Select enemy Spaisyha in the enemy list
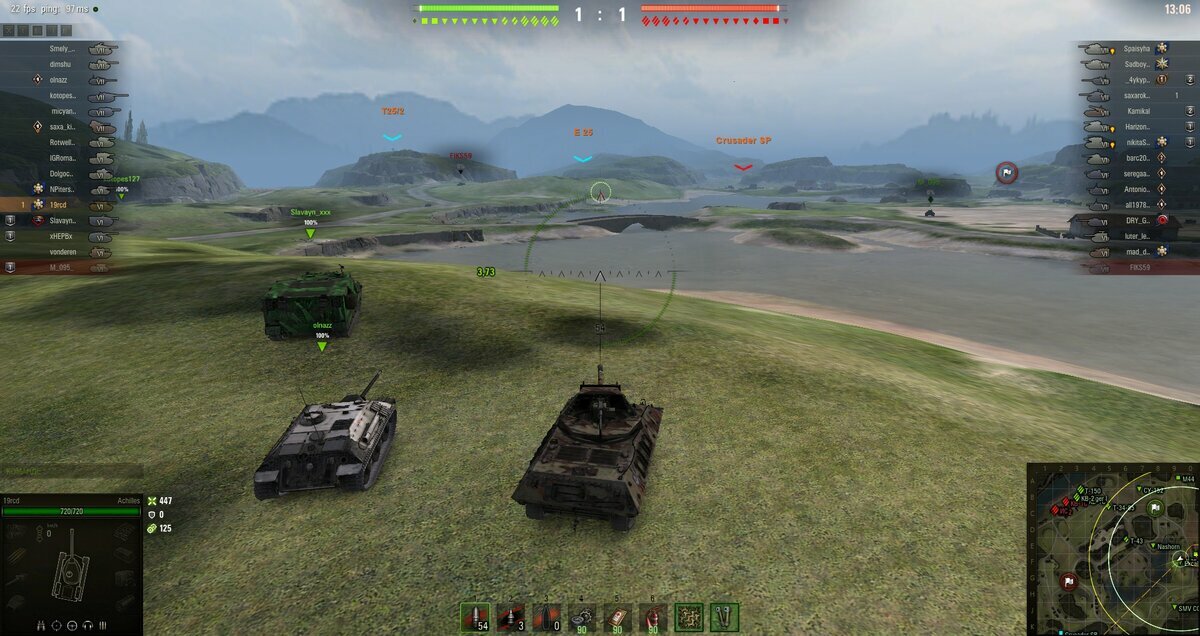1200x636 pixels. [x=1136, y=48]
